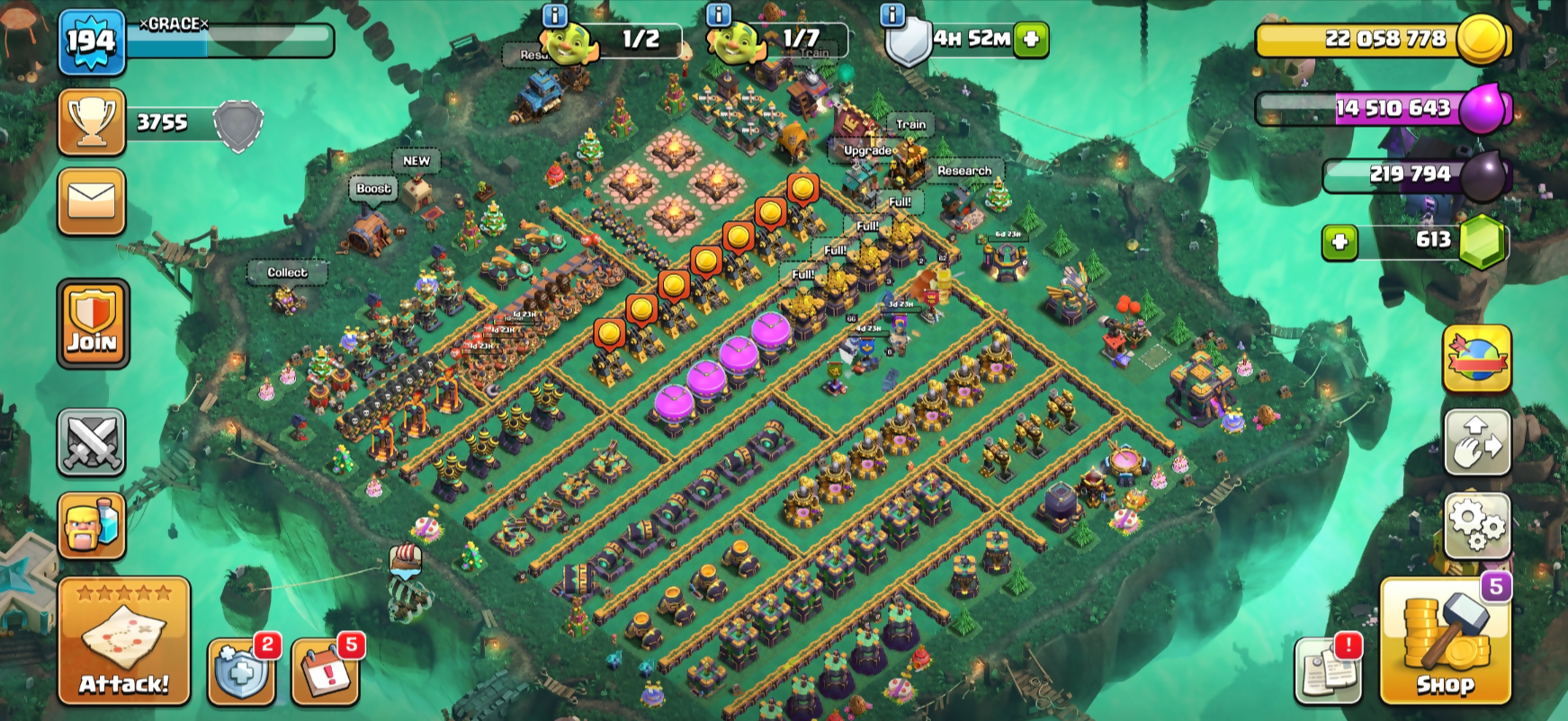Tap the Join clan shield button
The width and height of the screenshot is (1568, 721).
93,324
